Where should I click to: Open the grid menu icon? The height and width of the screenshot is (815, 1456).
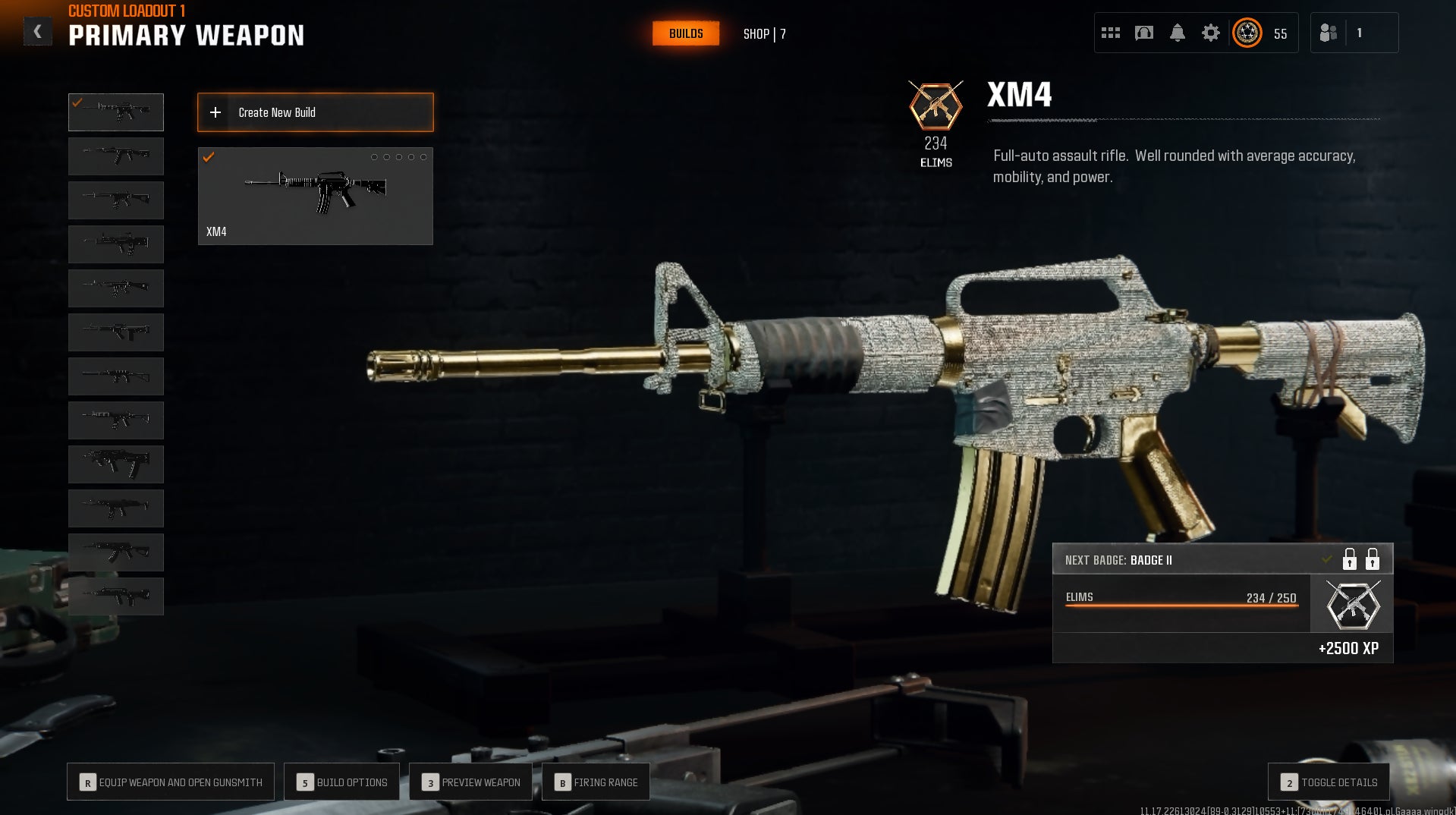coord(1111,33)
